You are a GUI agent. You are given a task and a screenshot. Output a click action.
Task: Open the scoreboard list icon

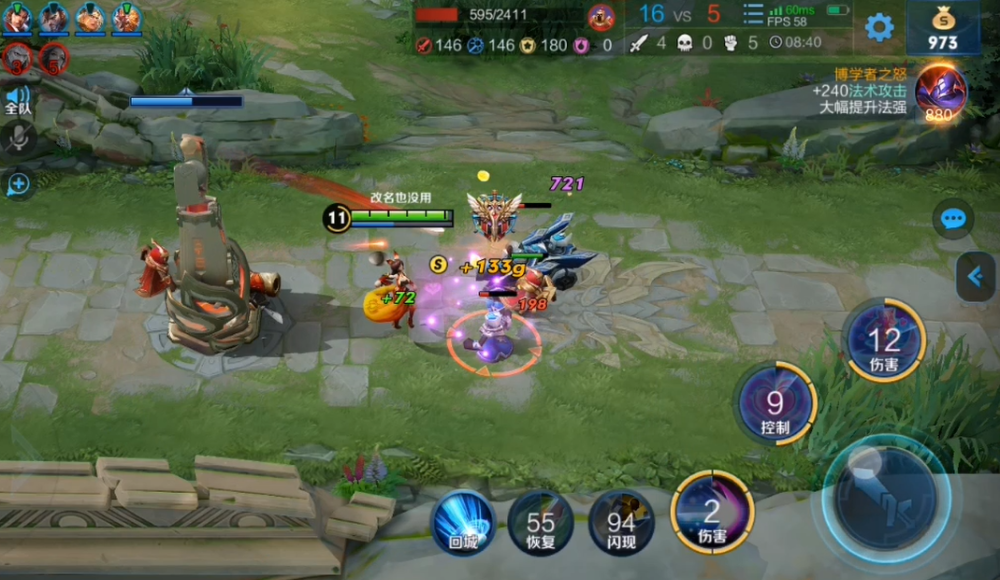753,14
